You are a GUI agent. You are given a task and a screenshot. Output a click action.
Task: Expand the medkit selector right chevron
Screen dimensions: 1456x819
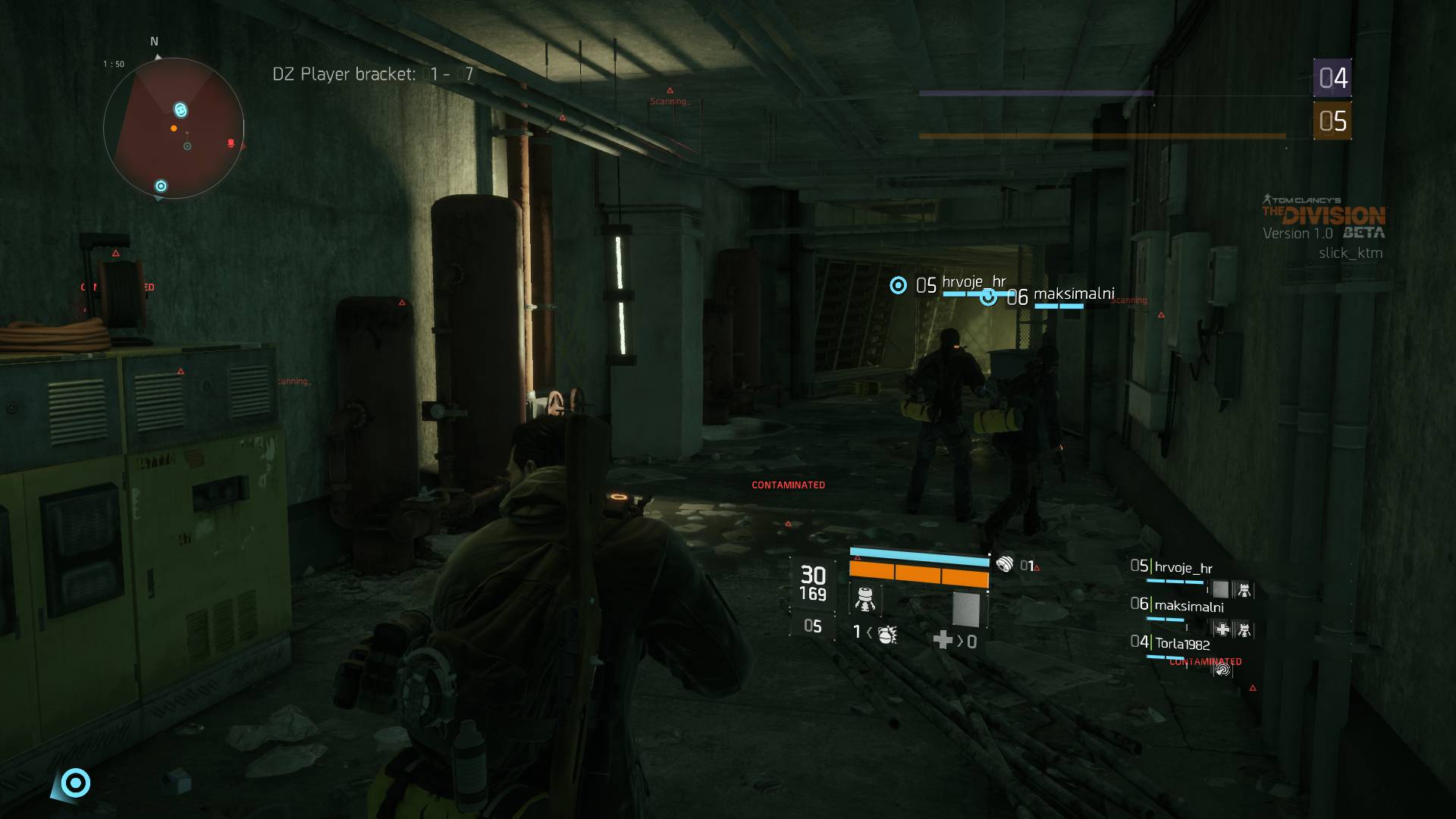tap(962, 641)
